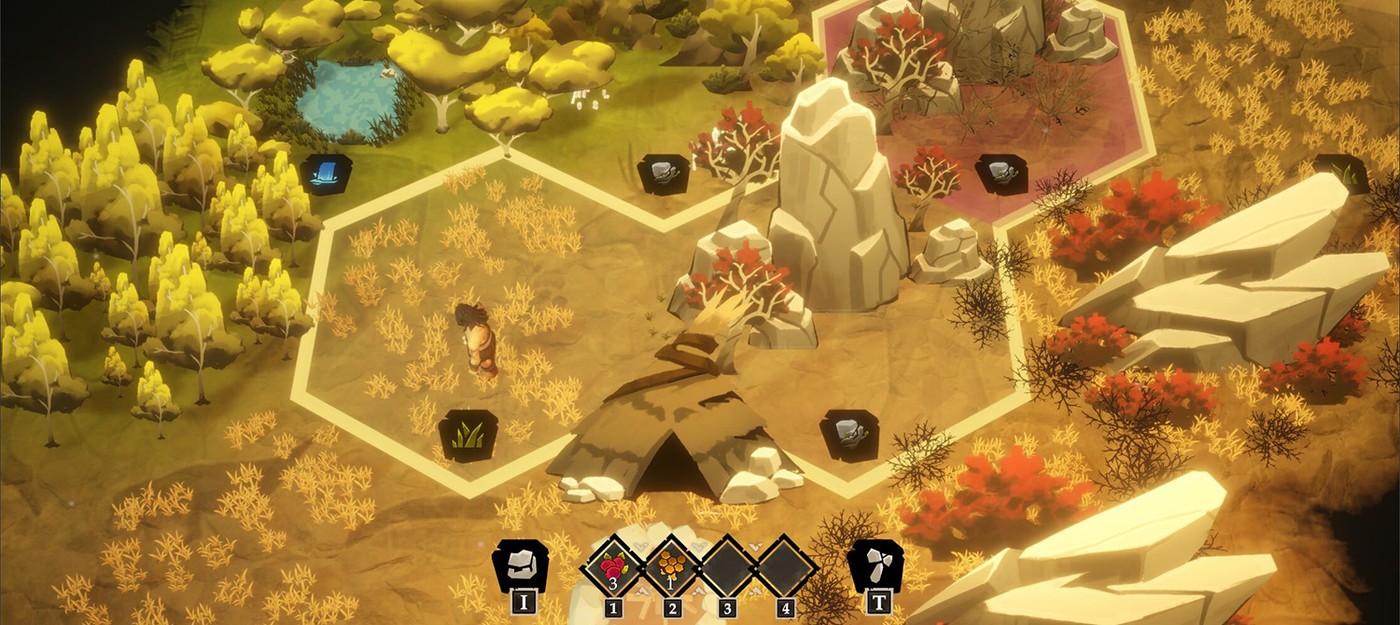The width and height of the screenshot is (1400, 625).
Task: Click the stone marker on the red-tinted tile
Action: [x=1001, y=173]
